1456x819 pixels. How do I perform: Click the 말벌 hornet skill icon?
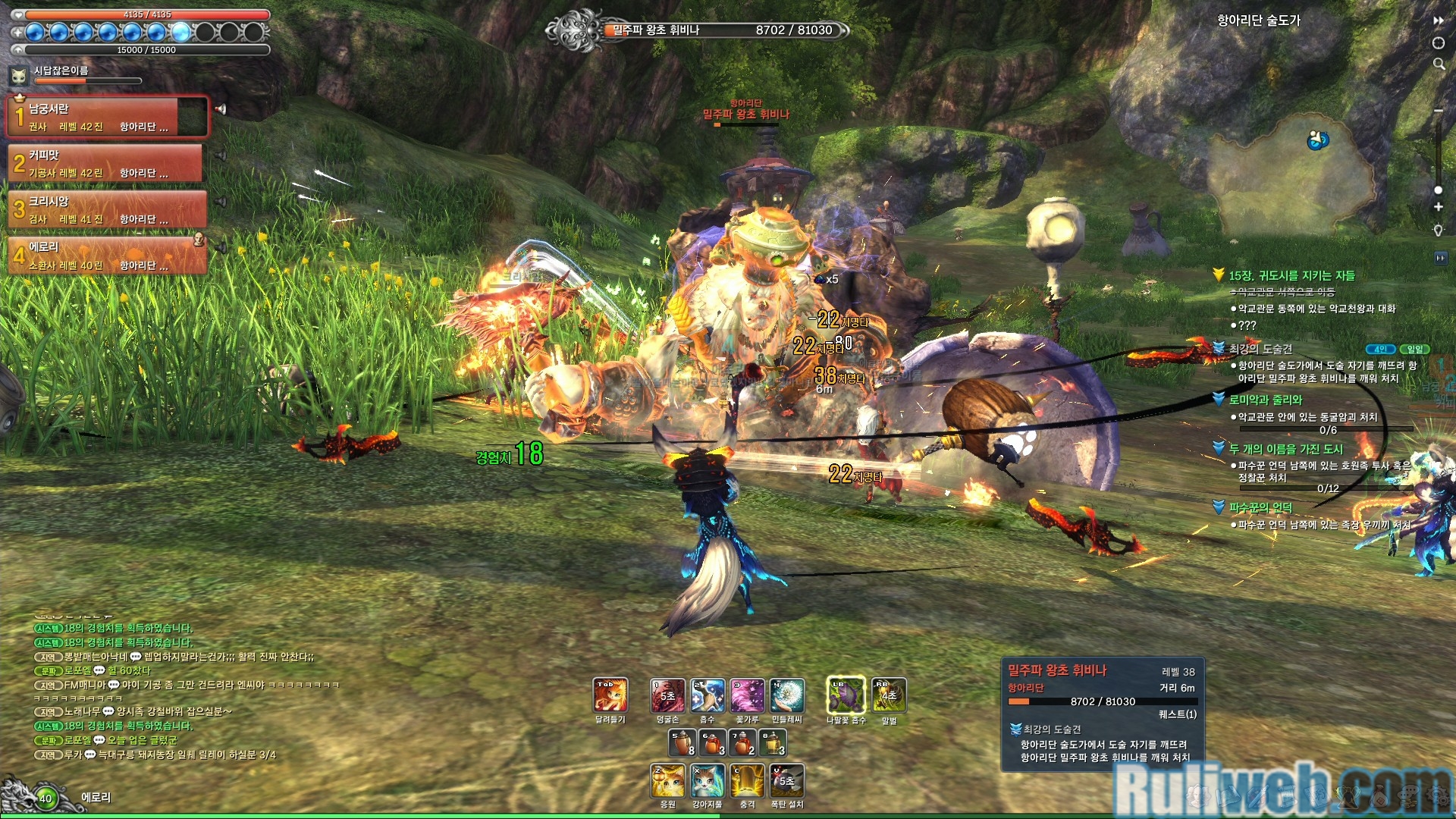click(x=889, y=695)
